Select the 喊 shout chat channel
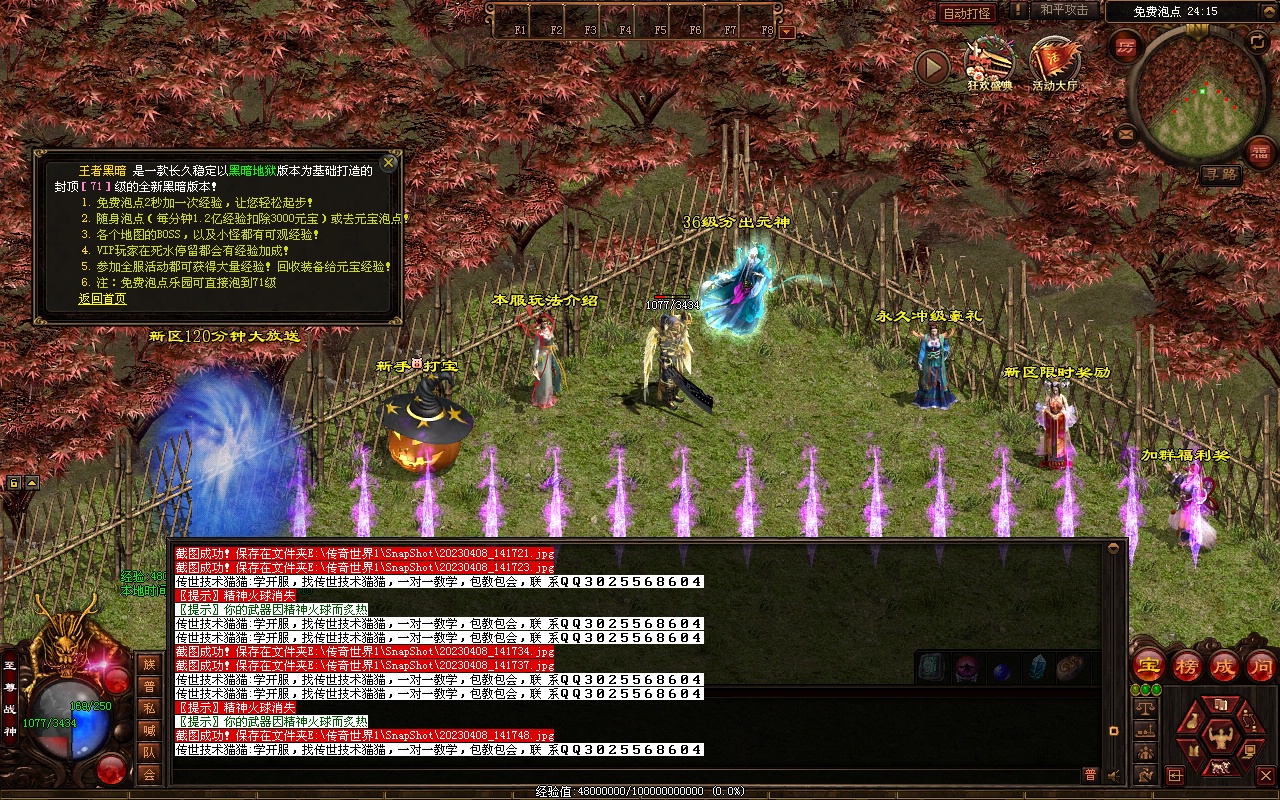Image resolution: width=1280 pixels, height=800 pixels. pos(149,729)
